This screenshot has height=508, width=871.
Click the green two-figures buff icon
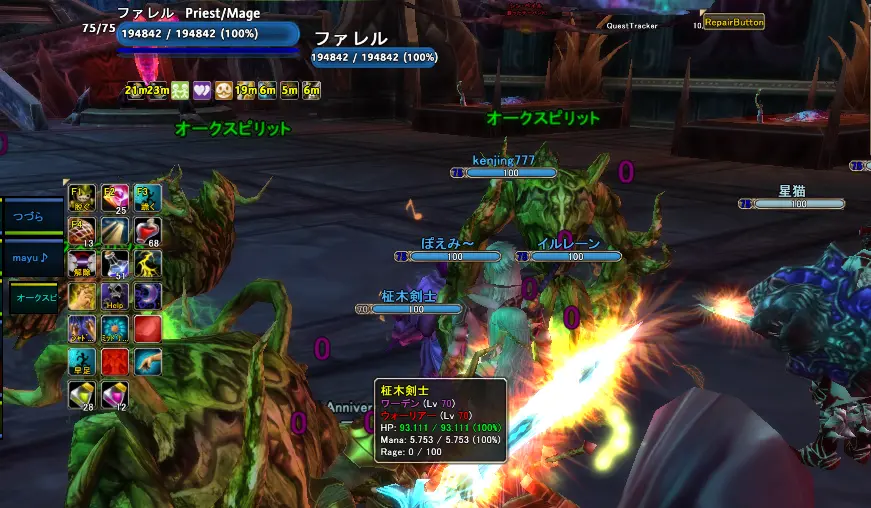(180, 90)
